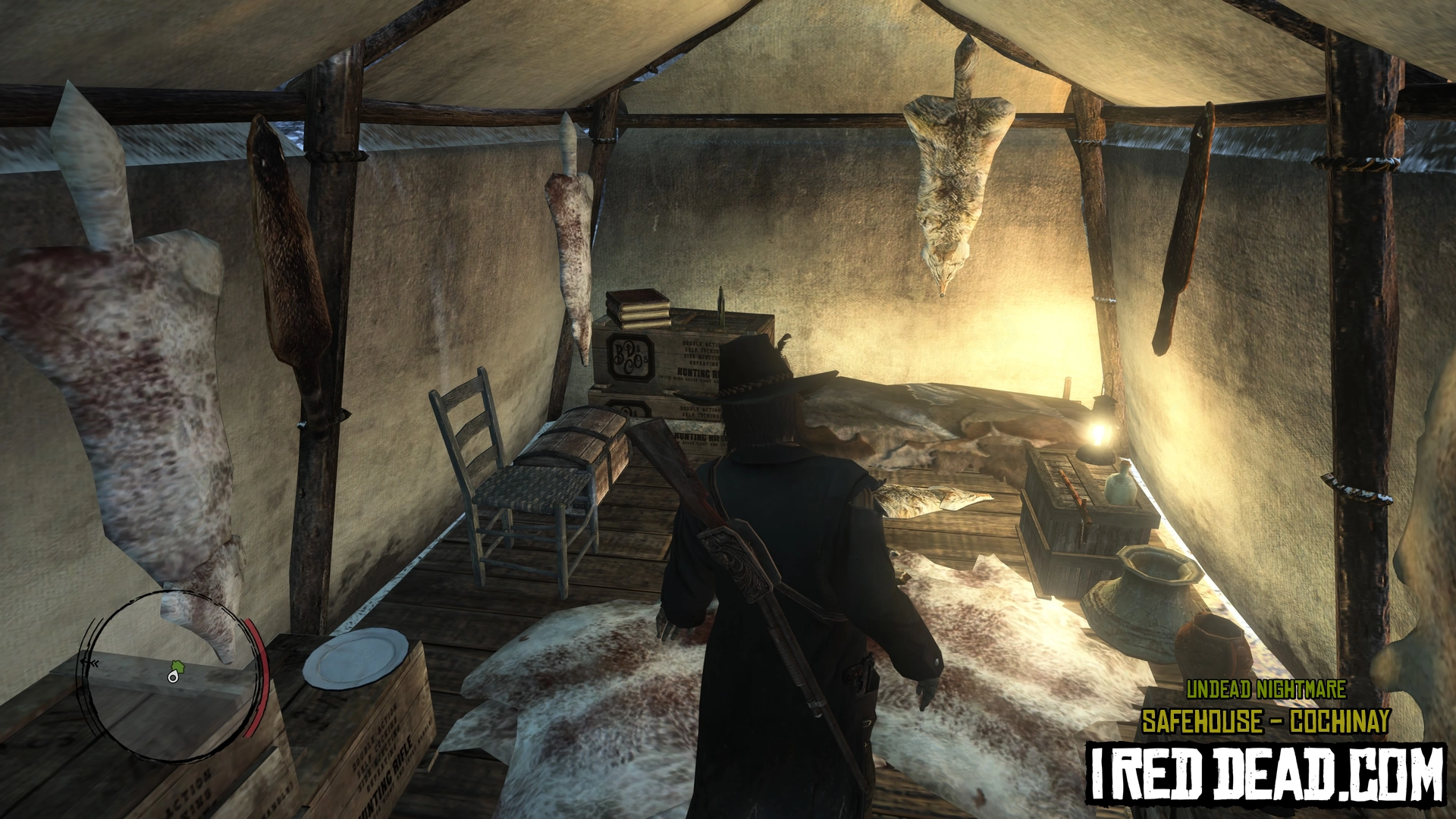
Task: Click the white player marker on minimap
Action: tap(173, 678)
